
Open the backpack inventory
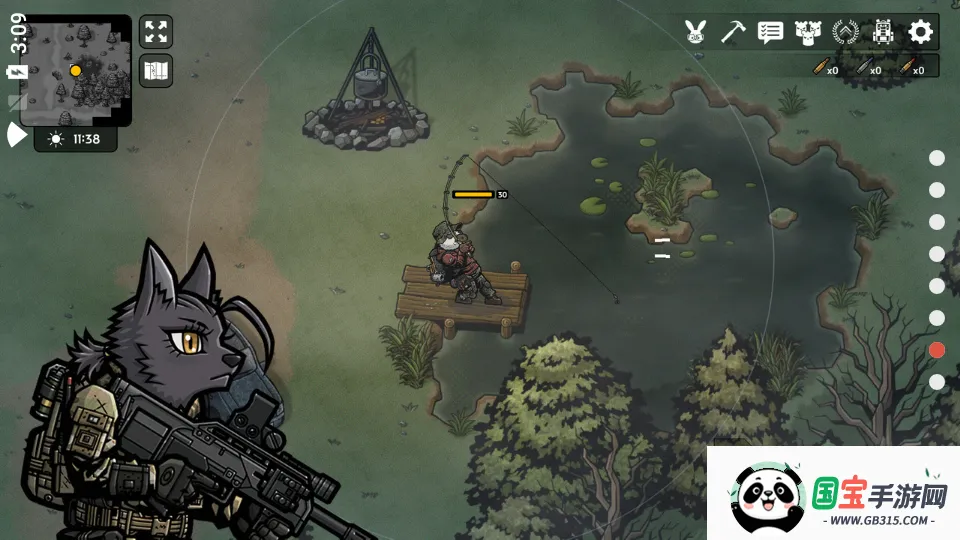(882, 32)
